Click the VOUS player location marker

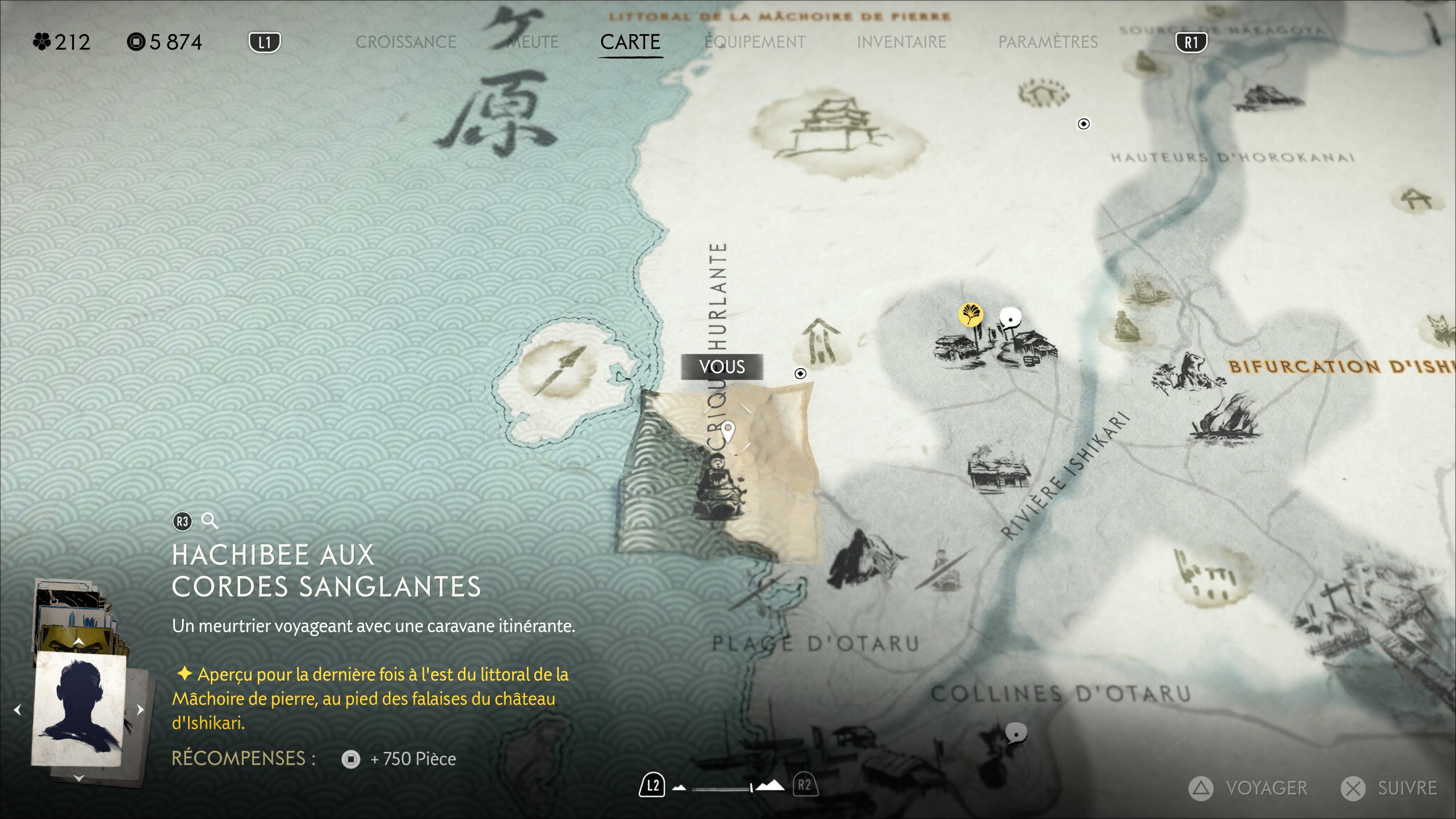pyautogui.click(x=728, y=432)
